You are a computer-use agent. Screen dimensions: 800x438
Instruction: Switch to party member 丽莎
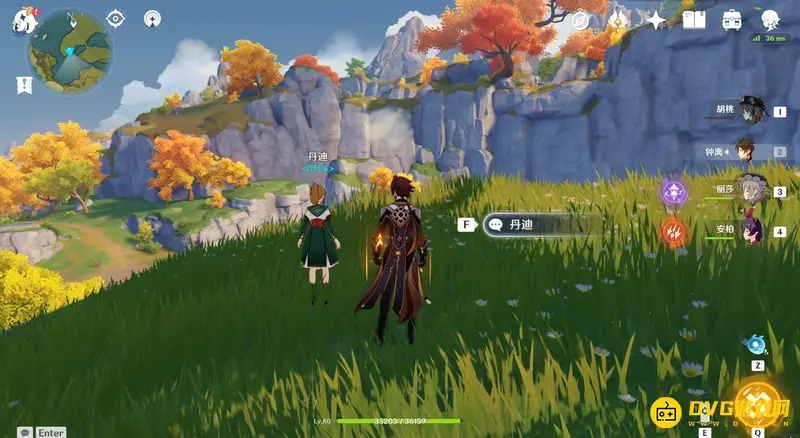point(752,191)
